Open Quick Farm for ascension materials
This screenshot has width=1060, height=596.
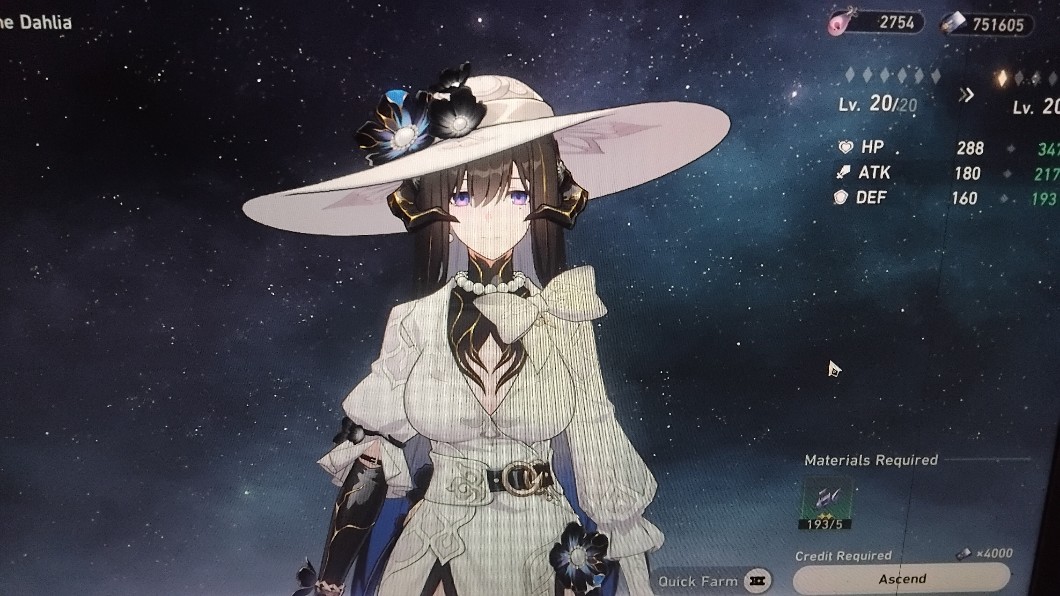(714, 581)
